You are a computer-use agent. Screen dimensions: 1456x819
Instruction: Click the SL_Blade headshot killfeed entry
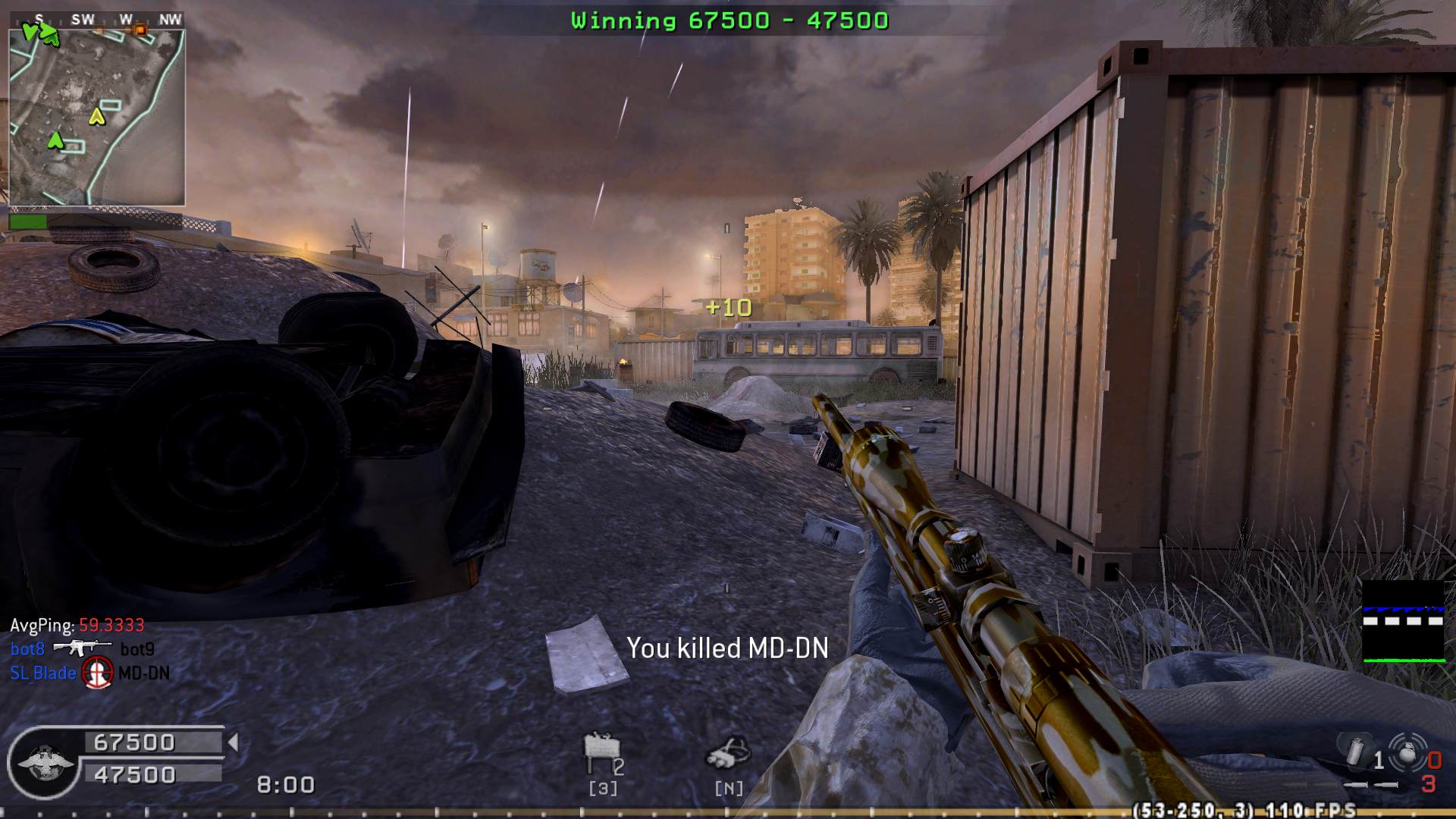(x=89, y=673)
